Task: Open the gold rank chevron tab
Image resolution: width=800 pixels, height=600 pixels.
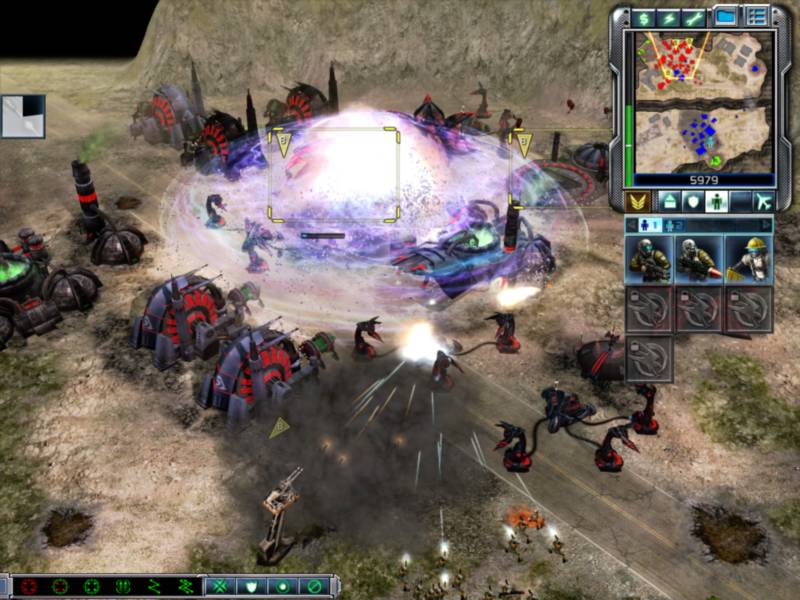Action: [x=636, y=201]
